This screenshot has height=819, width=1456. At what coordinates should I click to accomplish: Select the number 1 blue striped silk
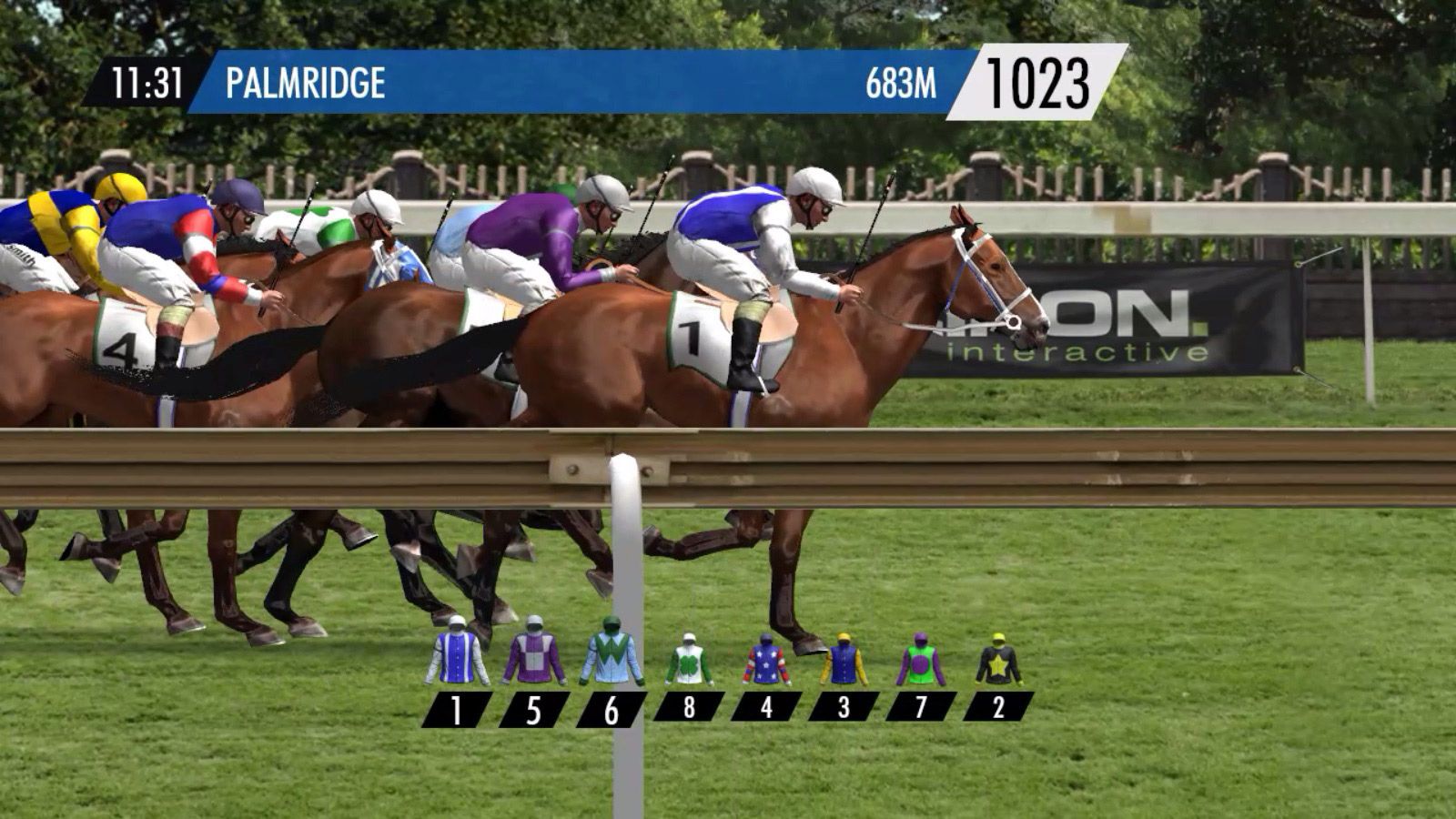tap(457, 653)
